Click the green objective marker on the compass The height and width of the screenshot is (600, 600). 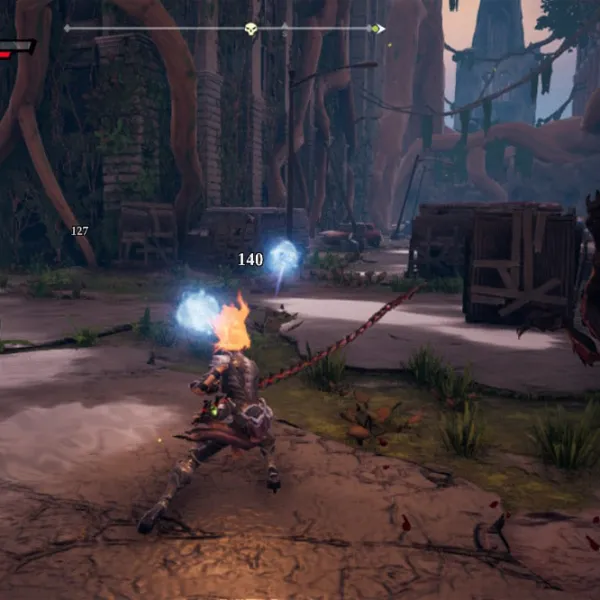coord(375,29)
